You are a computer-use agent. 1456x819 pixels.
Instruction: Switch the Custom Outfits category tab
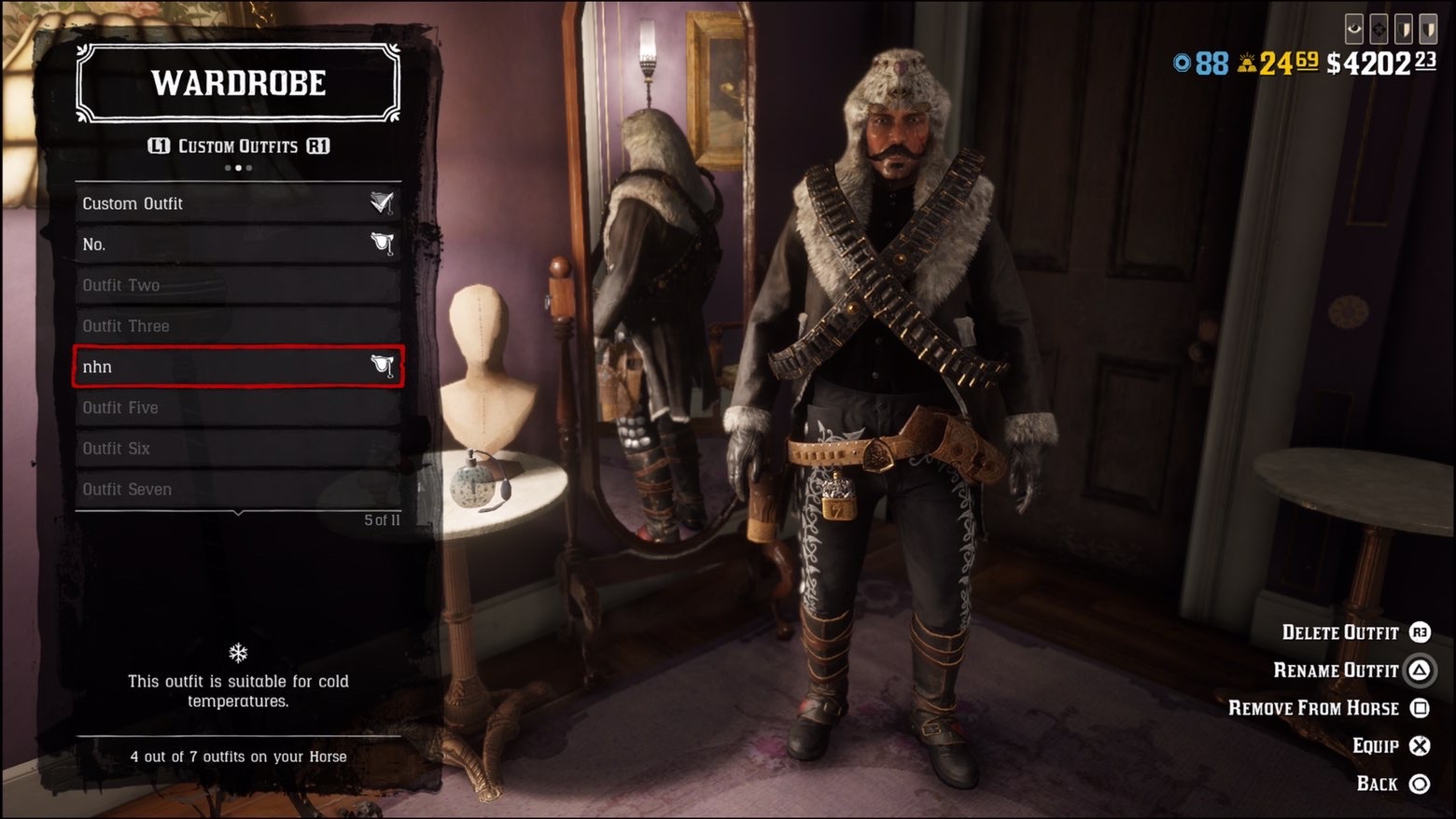(238, 146)
